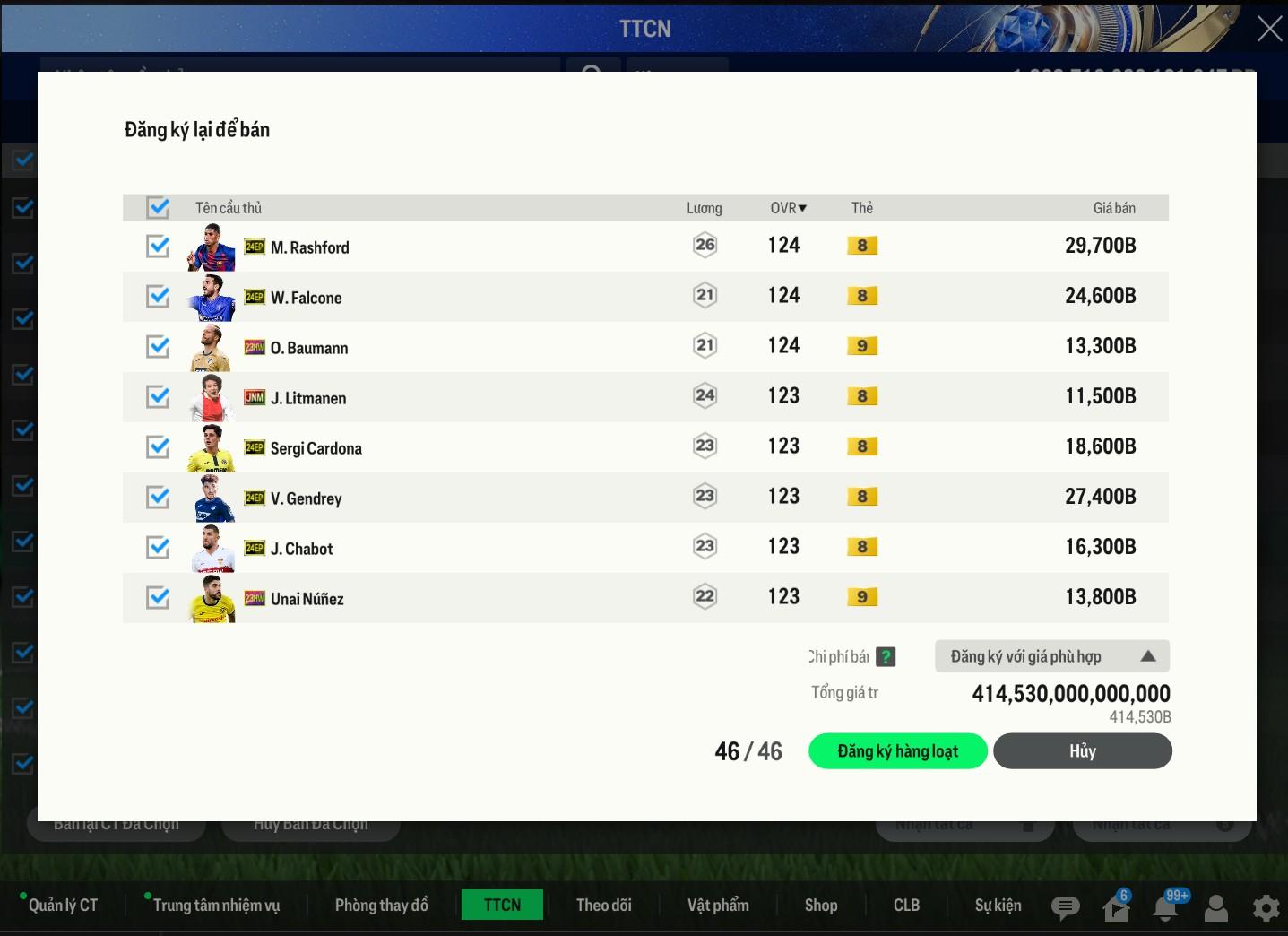Toggle the Sergi Cardona checkbox
The image size is (1288, 936).
point(158,446)
